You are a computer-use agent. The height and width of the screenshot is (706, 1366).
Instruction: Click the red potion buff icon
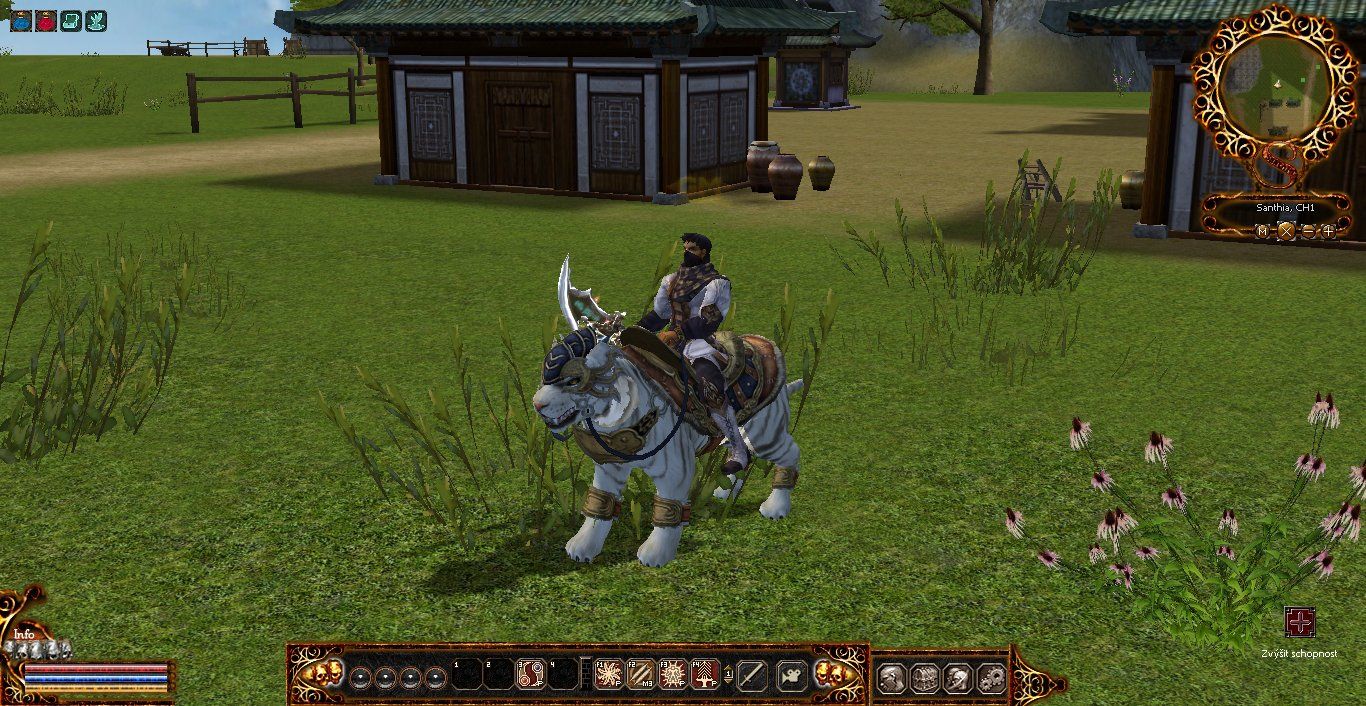(x=46, y=20)
